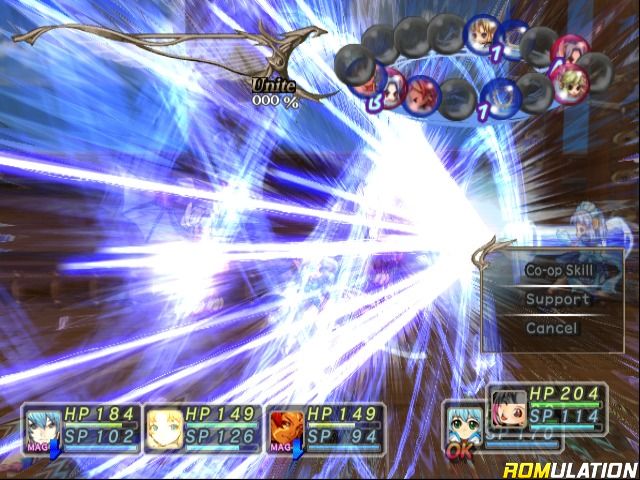Choose the red-haired party member portrait
This screenshot has height=480, width=640.
pyautogui.click(x=285, y=426)
